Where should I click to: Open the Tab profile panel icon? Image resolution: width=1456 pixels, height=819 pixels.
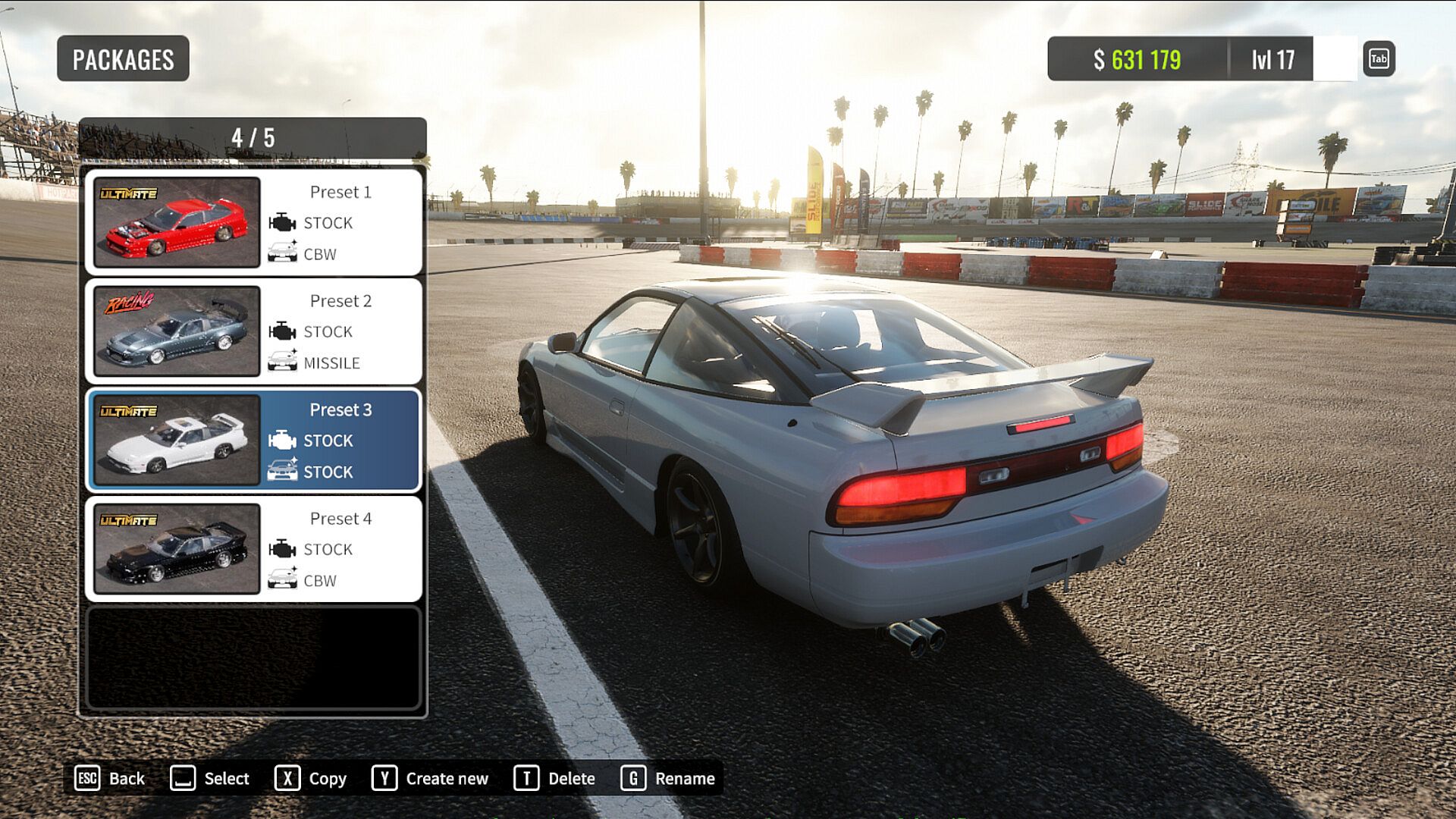tap(1379, 59)
